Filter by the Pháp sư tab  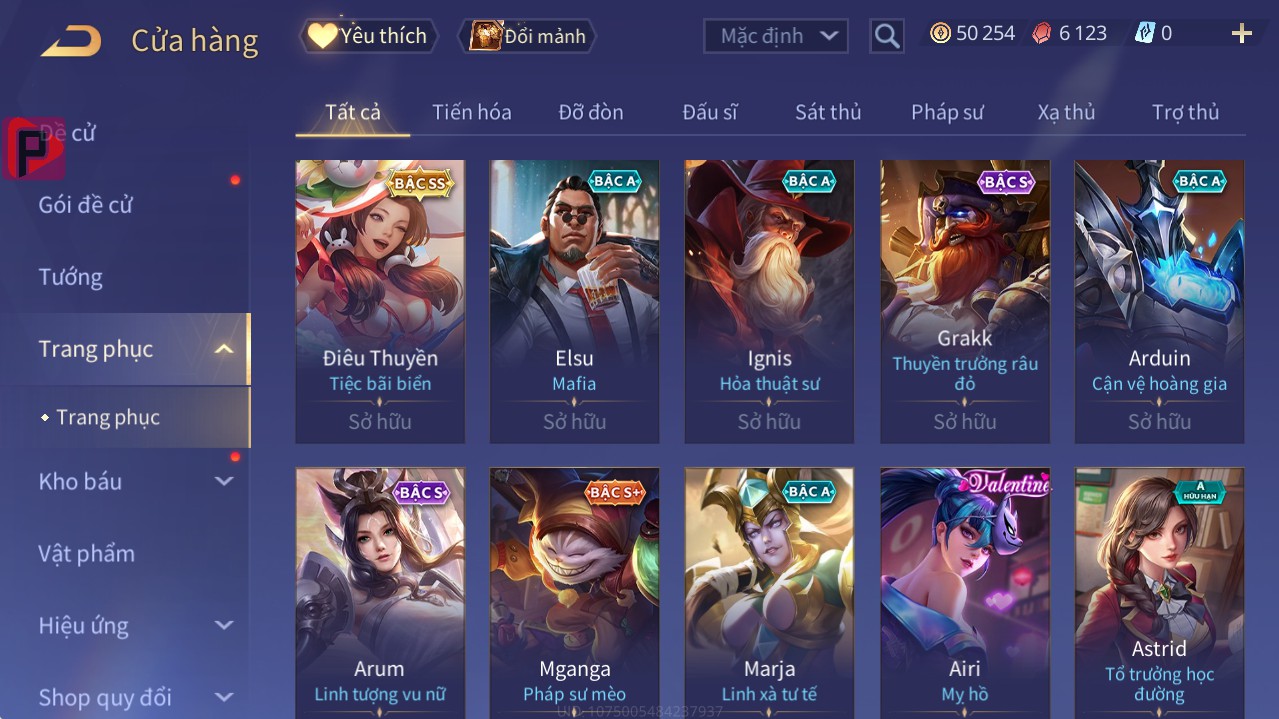click(947, 112)
